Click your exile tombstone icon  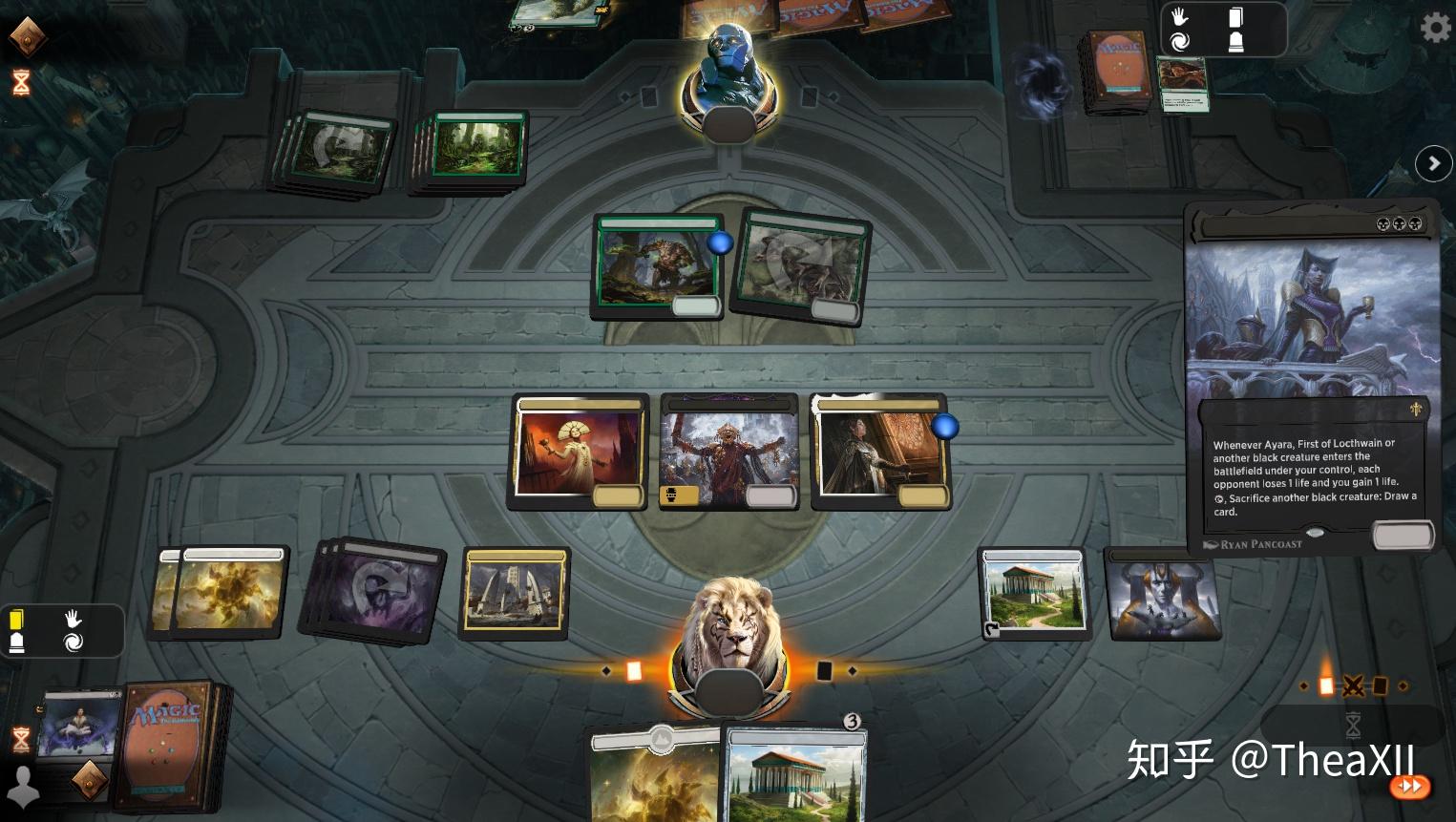pos(16,643)
